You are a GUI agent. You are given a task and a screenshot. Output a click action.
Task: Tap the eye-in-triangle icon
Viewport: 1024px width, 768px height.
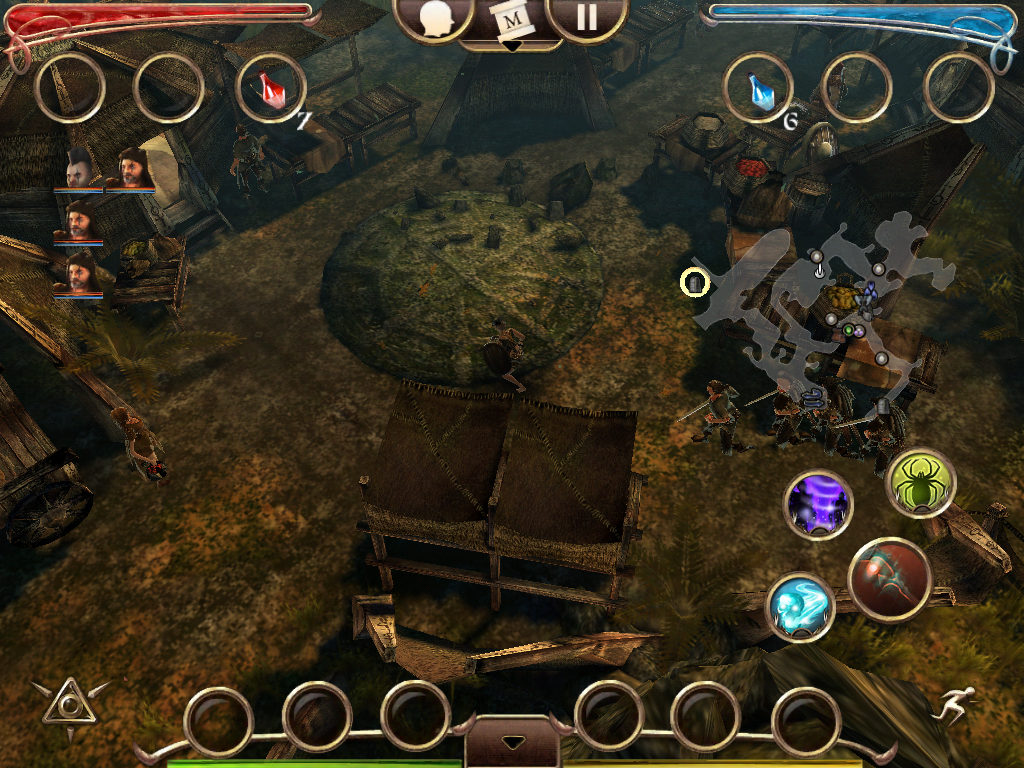69,706
